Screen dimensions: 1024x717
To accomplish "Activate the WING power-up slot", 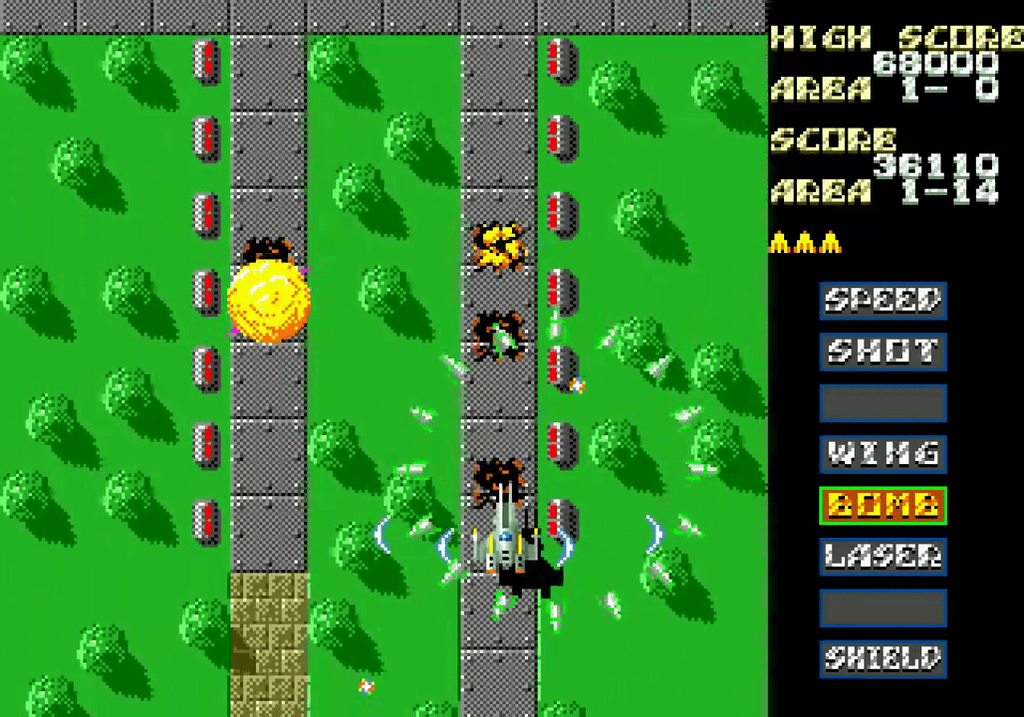I will (882, 454).
